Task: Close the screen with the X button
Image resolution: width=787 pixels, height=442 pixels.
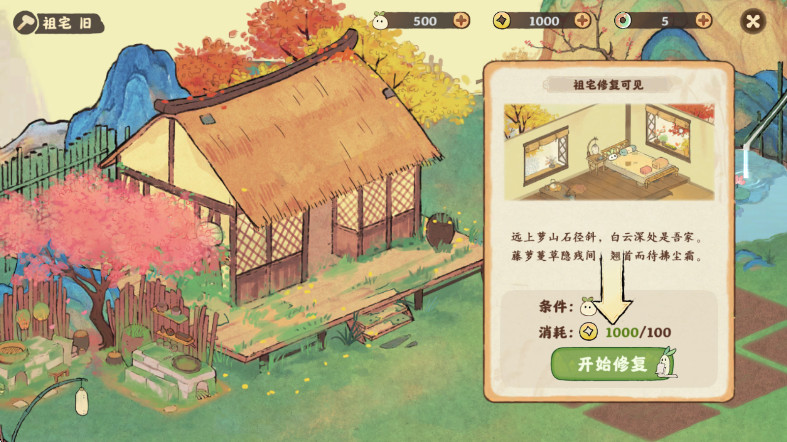Action: [x=752, y=21]
